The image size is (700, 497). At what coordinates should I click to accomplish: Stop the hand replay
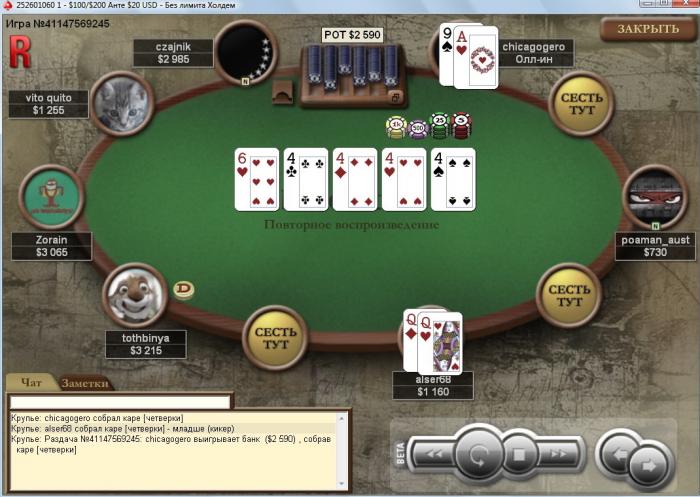point(519,456)
